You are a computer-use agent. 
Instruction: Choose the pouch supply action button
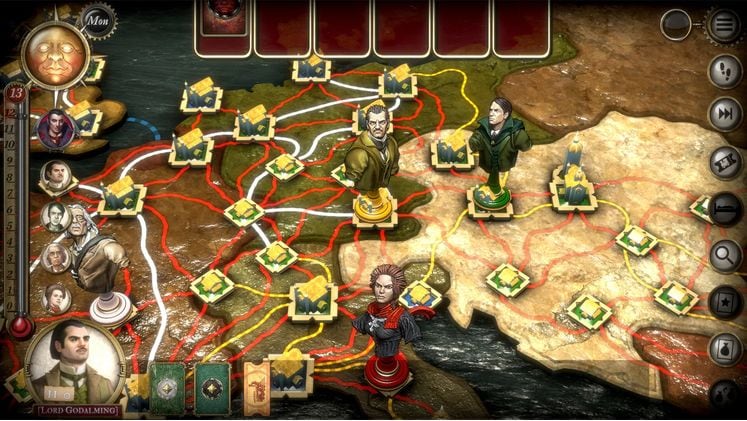(x=725, y=347)
